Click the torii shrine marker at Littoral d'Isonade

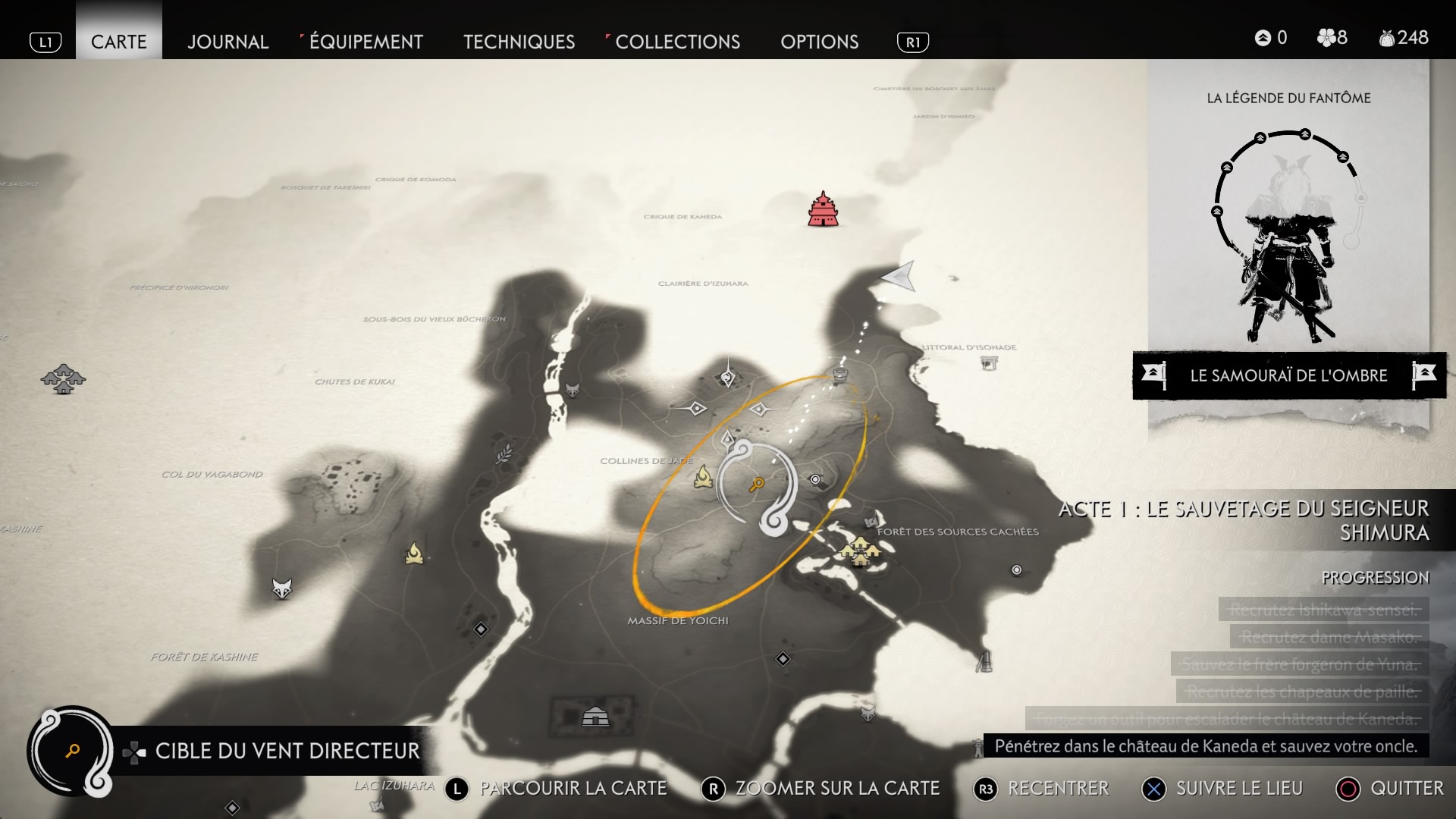[989, 363]
